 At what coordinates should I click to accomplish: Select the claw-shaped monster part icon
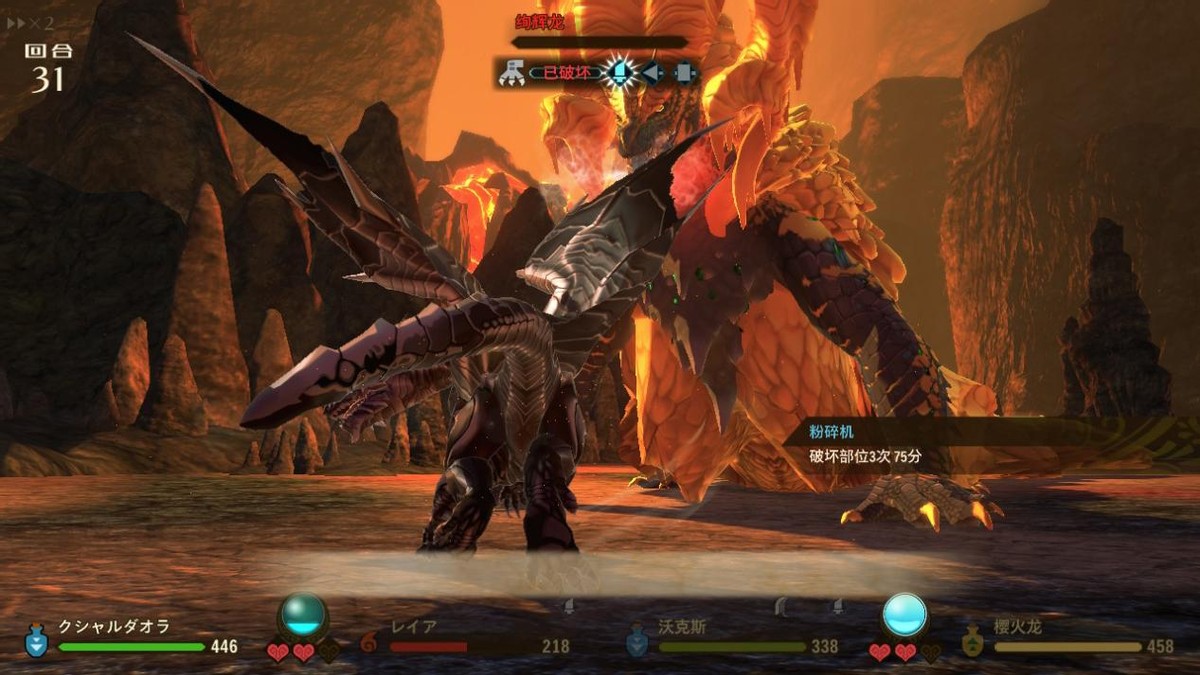511,72
